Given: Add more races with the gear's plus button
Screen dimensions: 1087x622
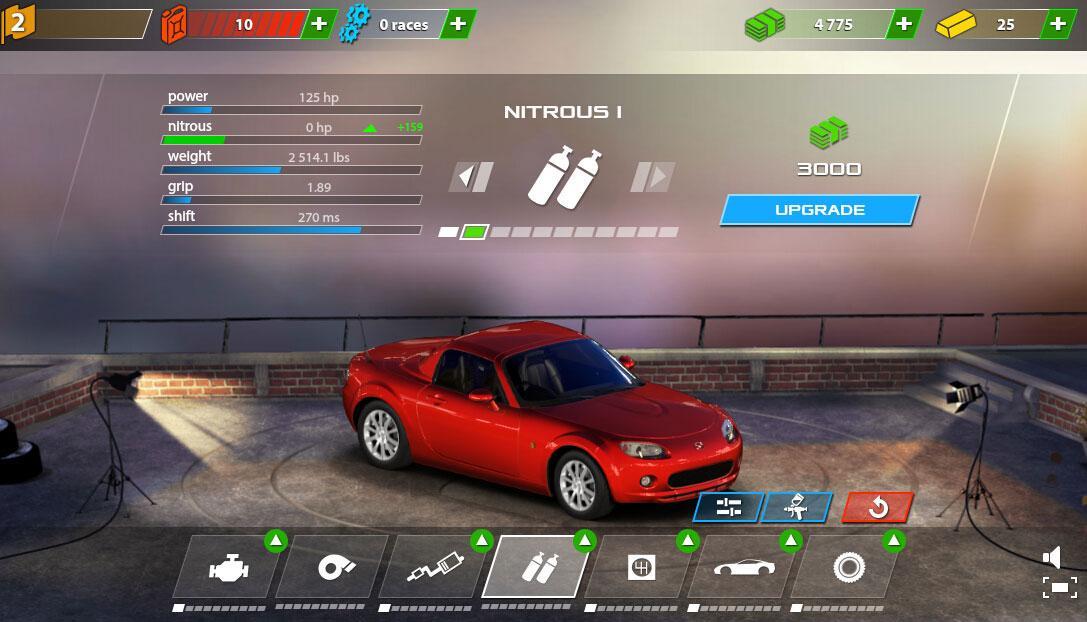Looking at the screenshot, I should click(x=457, y=24).
